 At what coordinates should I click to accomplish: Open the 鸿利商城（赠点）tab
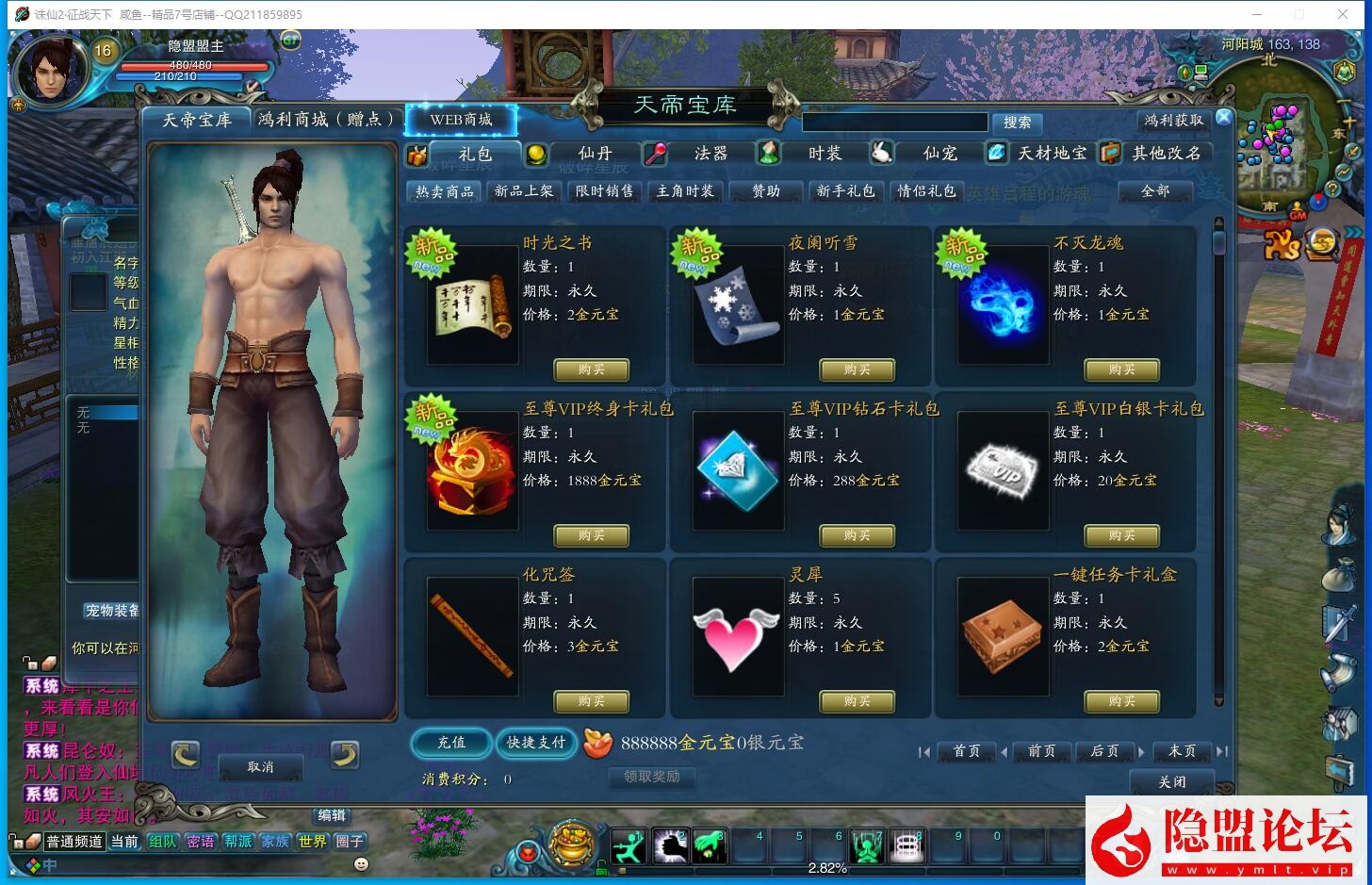[326, 120]
